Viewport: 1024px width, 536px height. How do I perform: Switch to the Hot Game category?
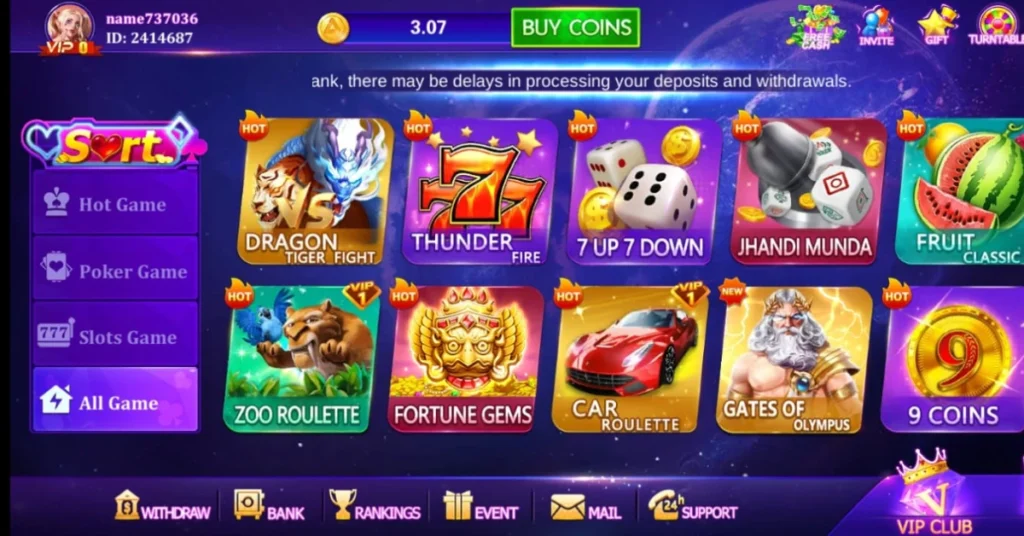115,204
